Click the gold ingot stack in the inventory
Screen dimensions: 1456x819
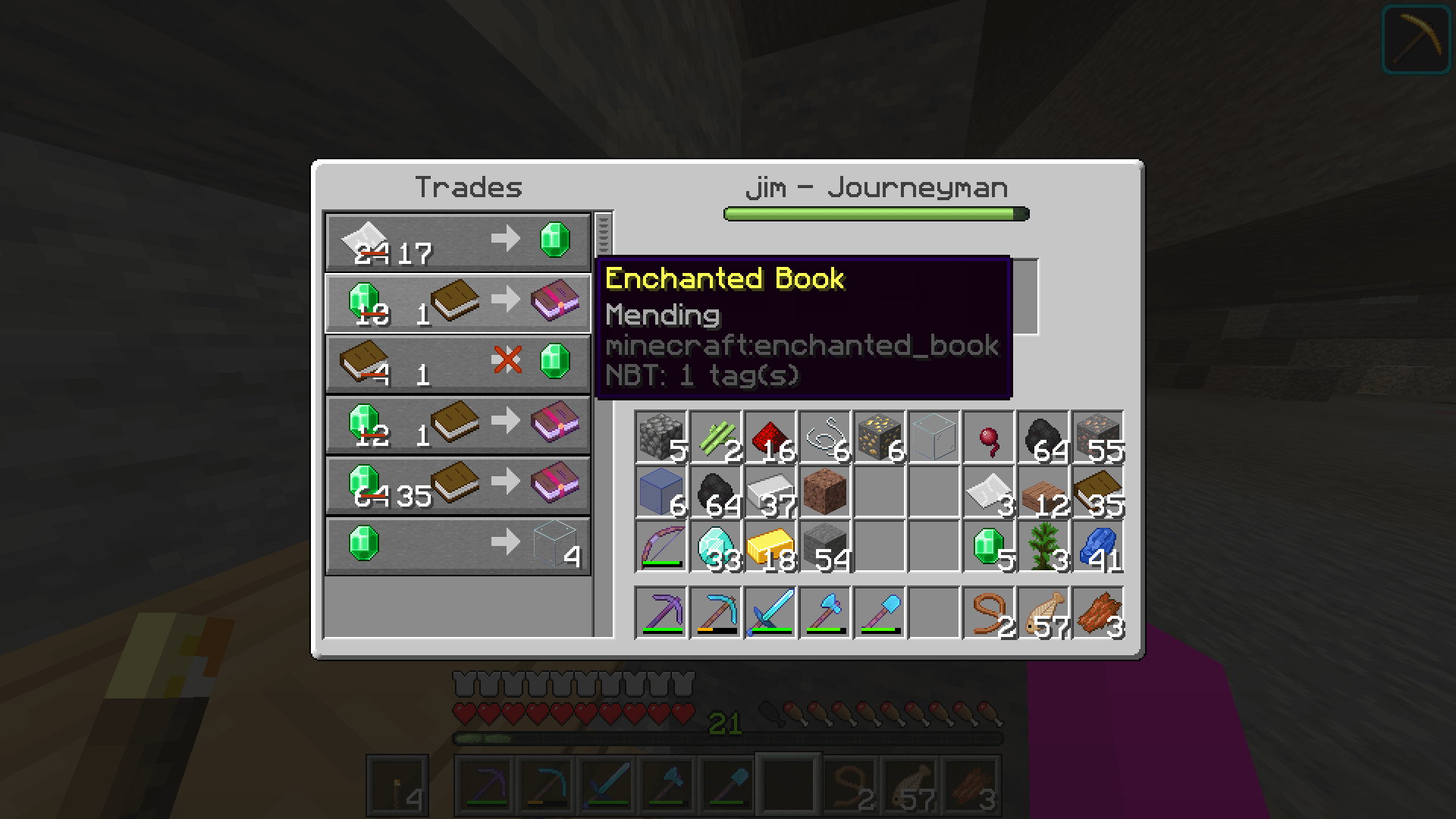(770, 544)
